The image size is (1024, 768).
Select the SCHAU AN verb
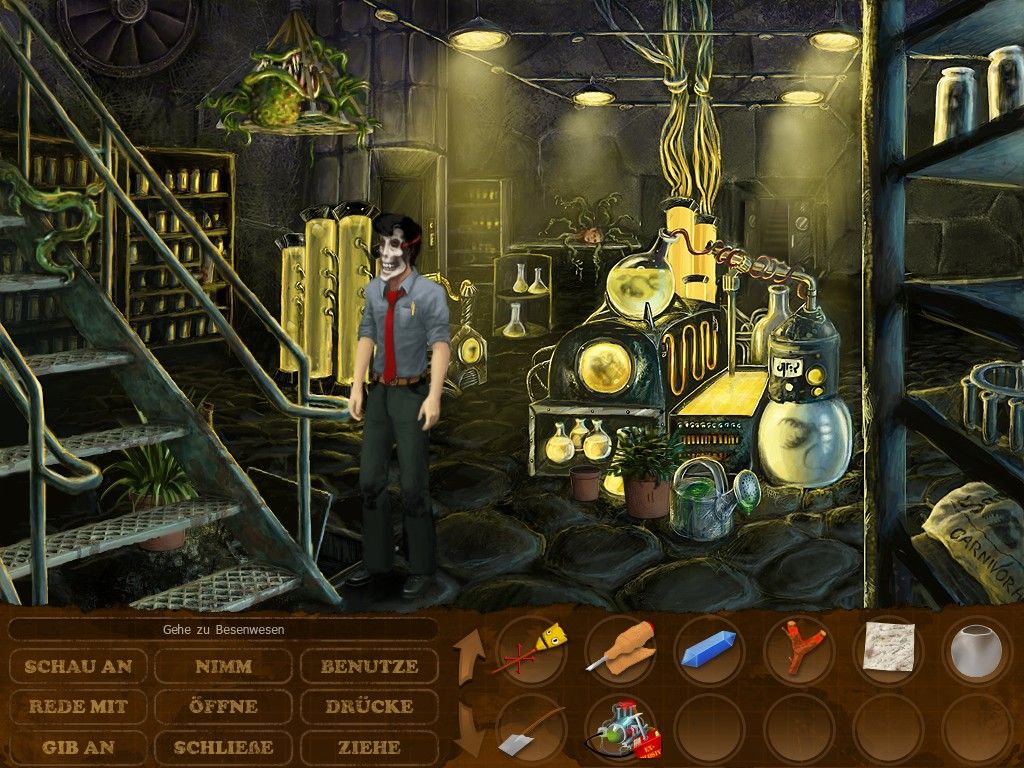click(78, 666)
